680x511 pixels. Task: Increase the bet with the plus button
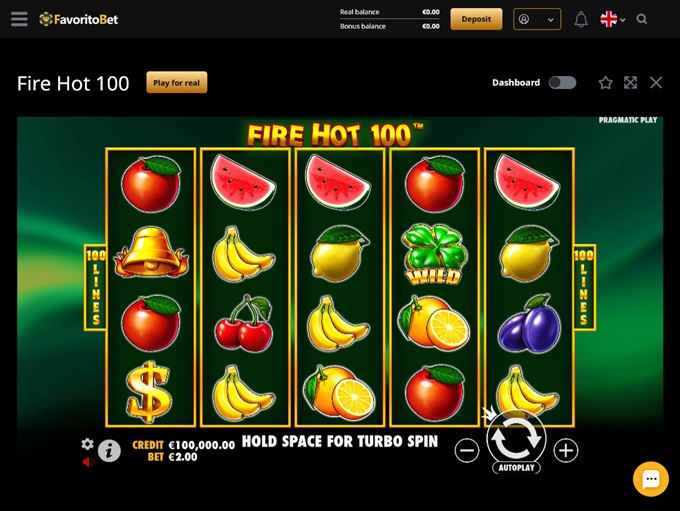(566, 451)
